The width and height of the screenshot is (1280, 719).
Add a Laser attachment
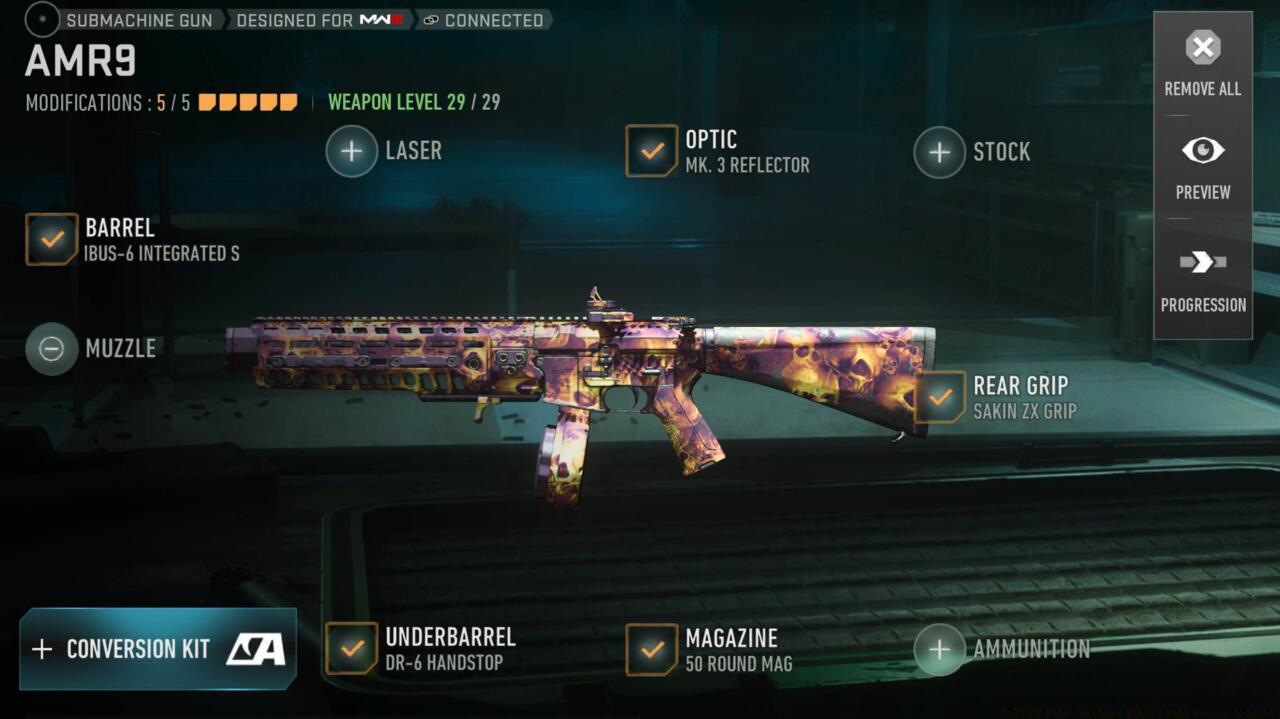point(352,151)
